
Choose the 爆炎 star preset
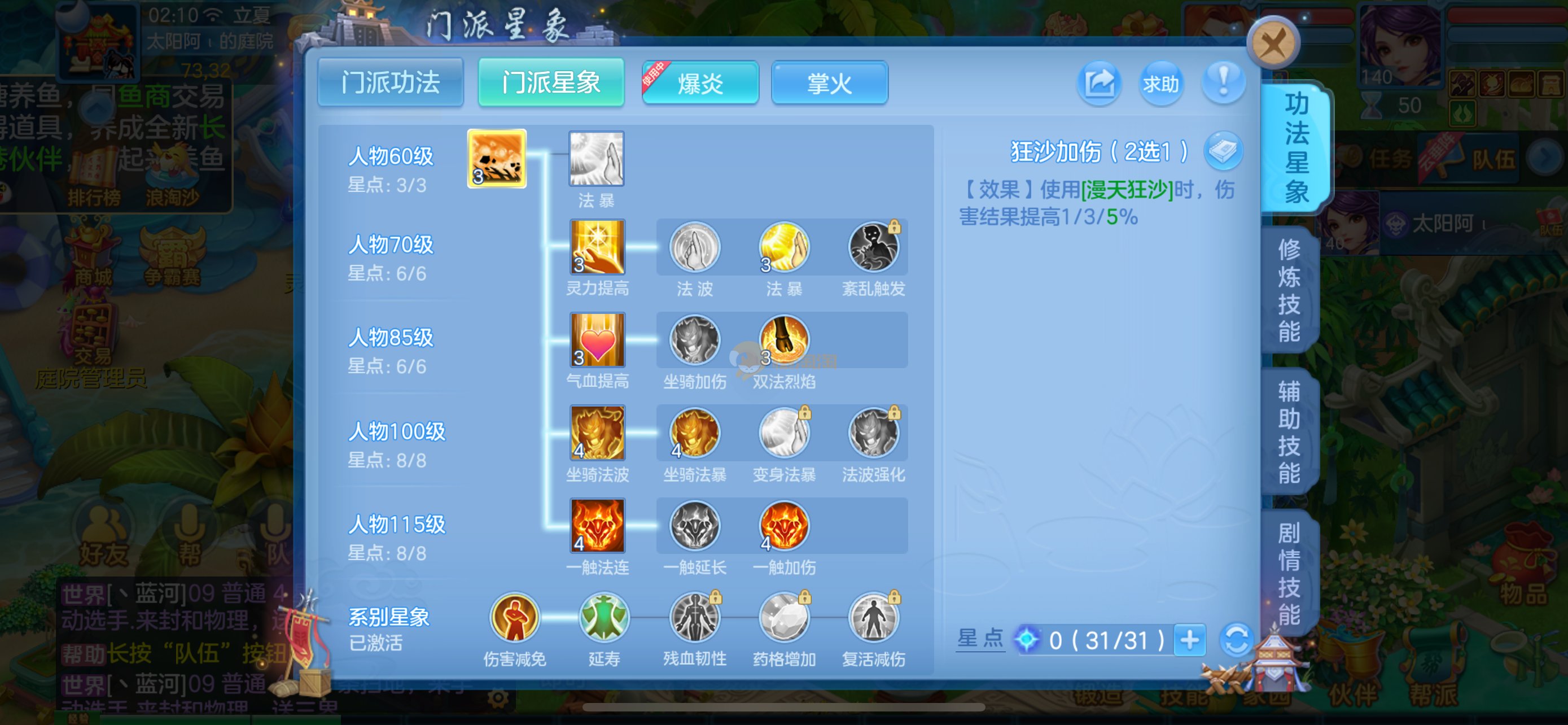click(700, 83)
